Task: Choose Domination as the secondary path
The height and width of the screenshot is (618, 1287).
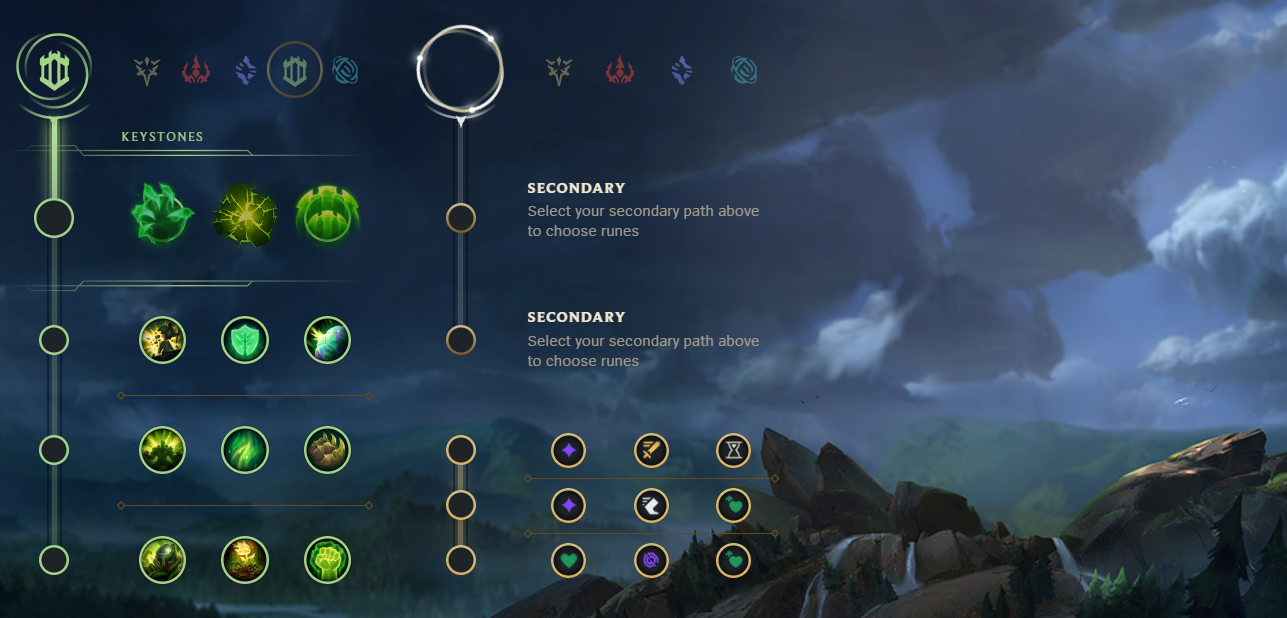Action: 620,71
